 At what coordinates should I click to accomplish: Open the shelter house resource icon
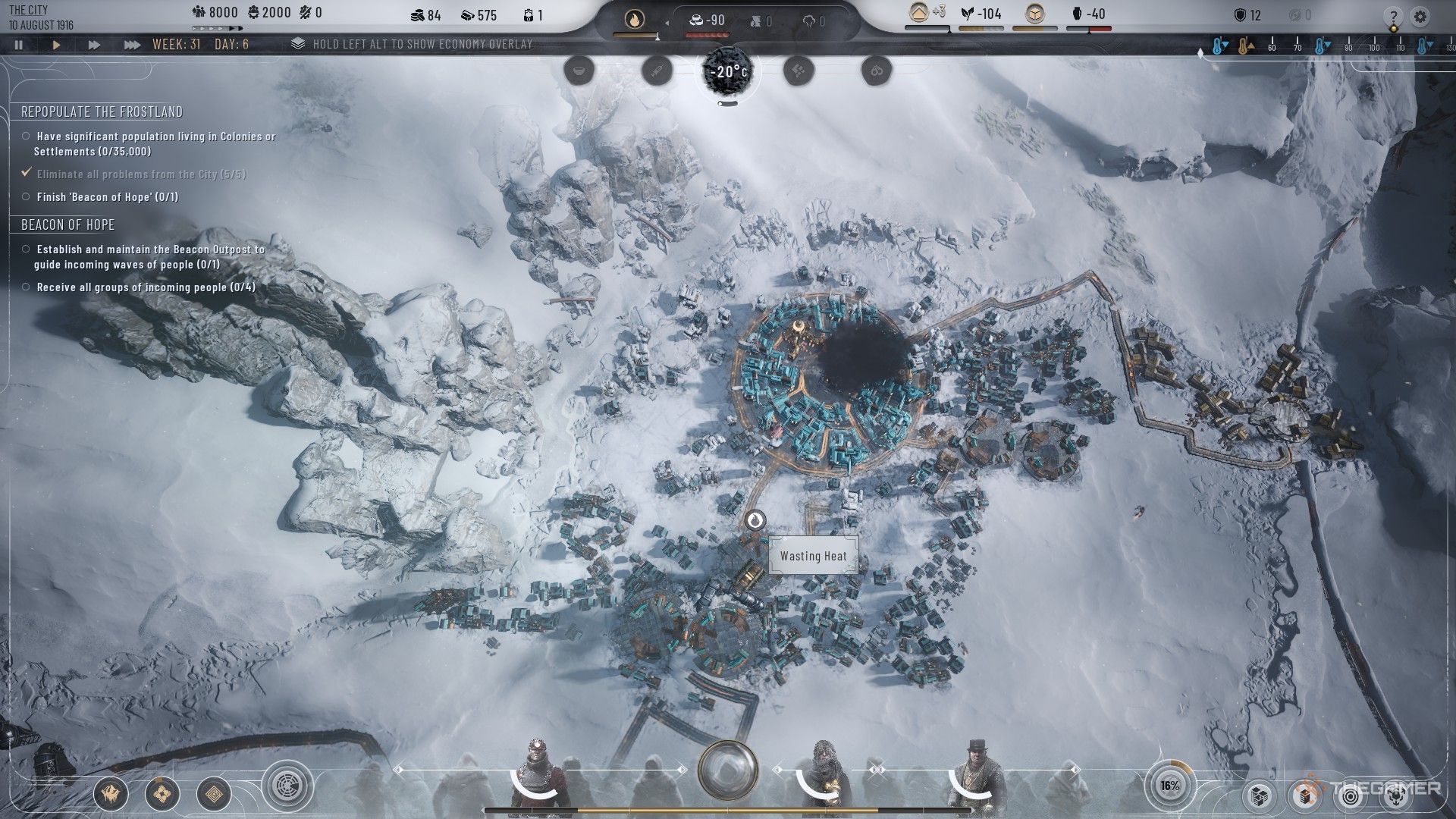point(919,13)
